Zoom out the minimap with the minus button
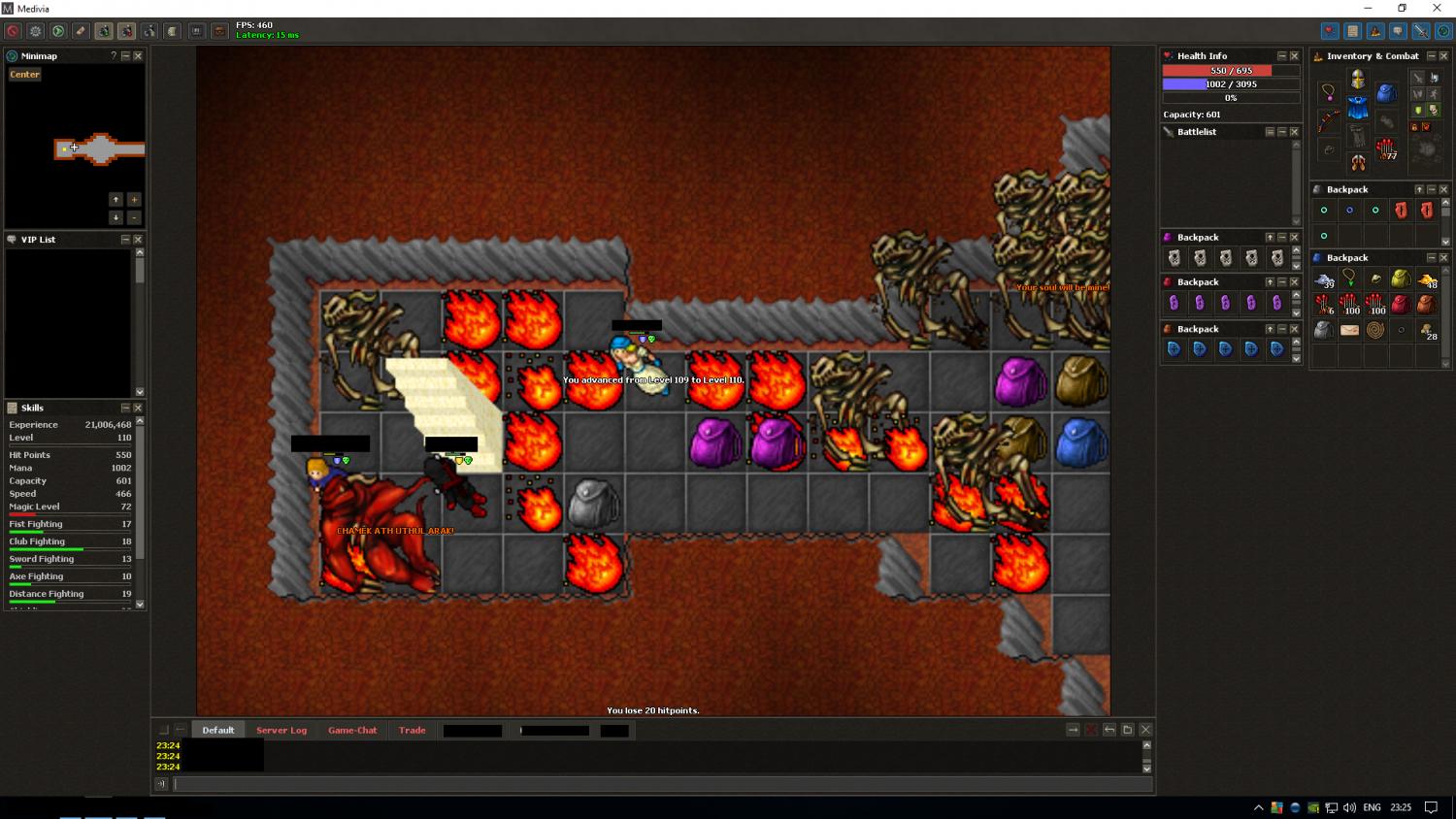Image resolution: width=1456 pixels, height=819 pixels. pyautogui.click(x=134, y=217)
